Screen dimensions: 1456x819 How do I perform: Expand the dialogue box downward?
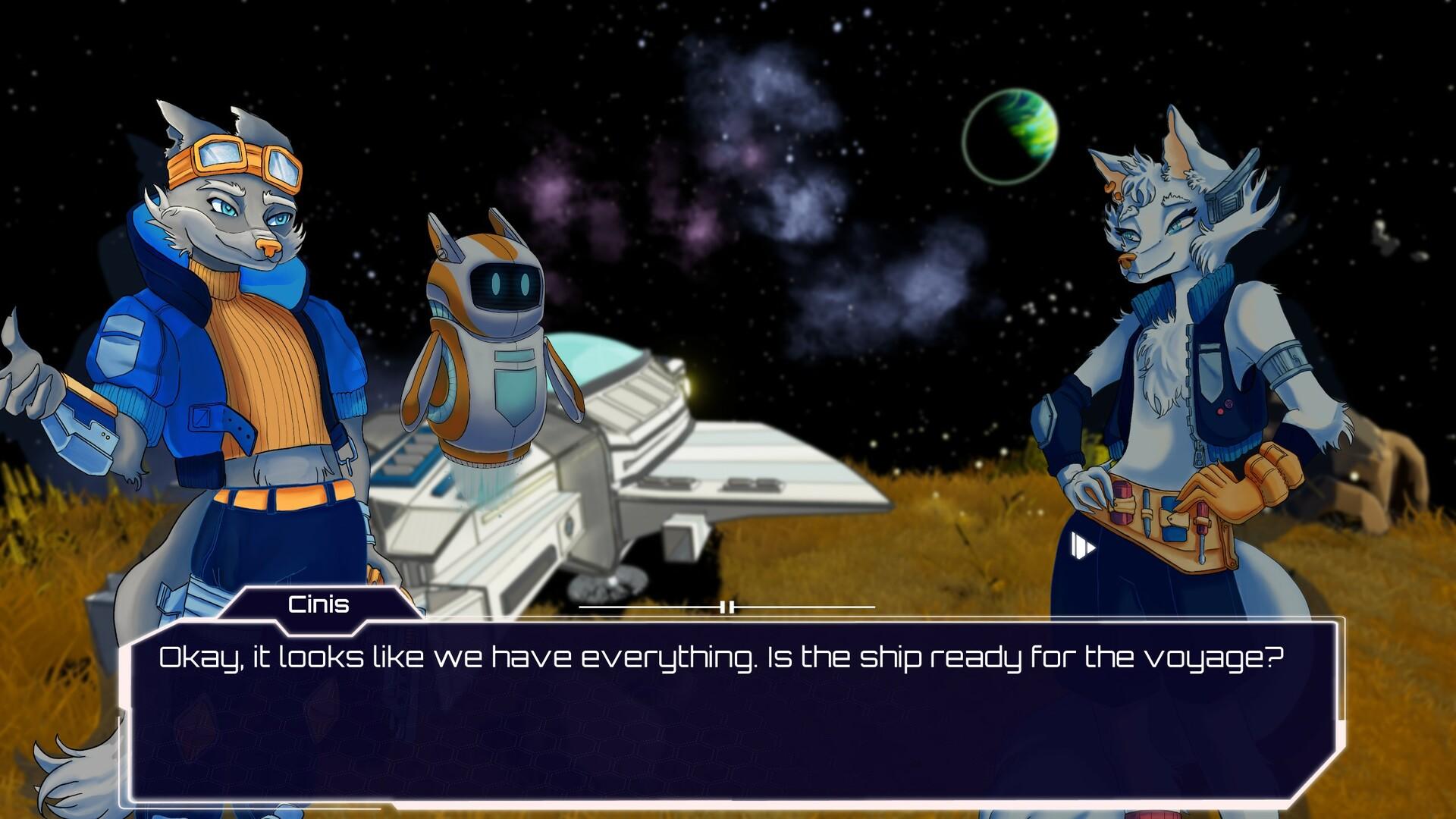click(x=728, y=796)
